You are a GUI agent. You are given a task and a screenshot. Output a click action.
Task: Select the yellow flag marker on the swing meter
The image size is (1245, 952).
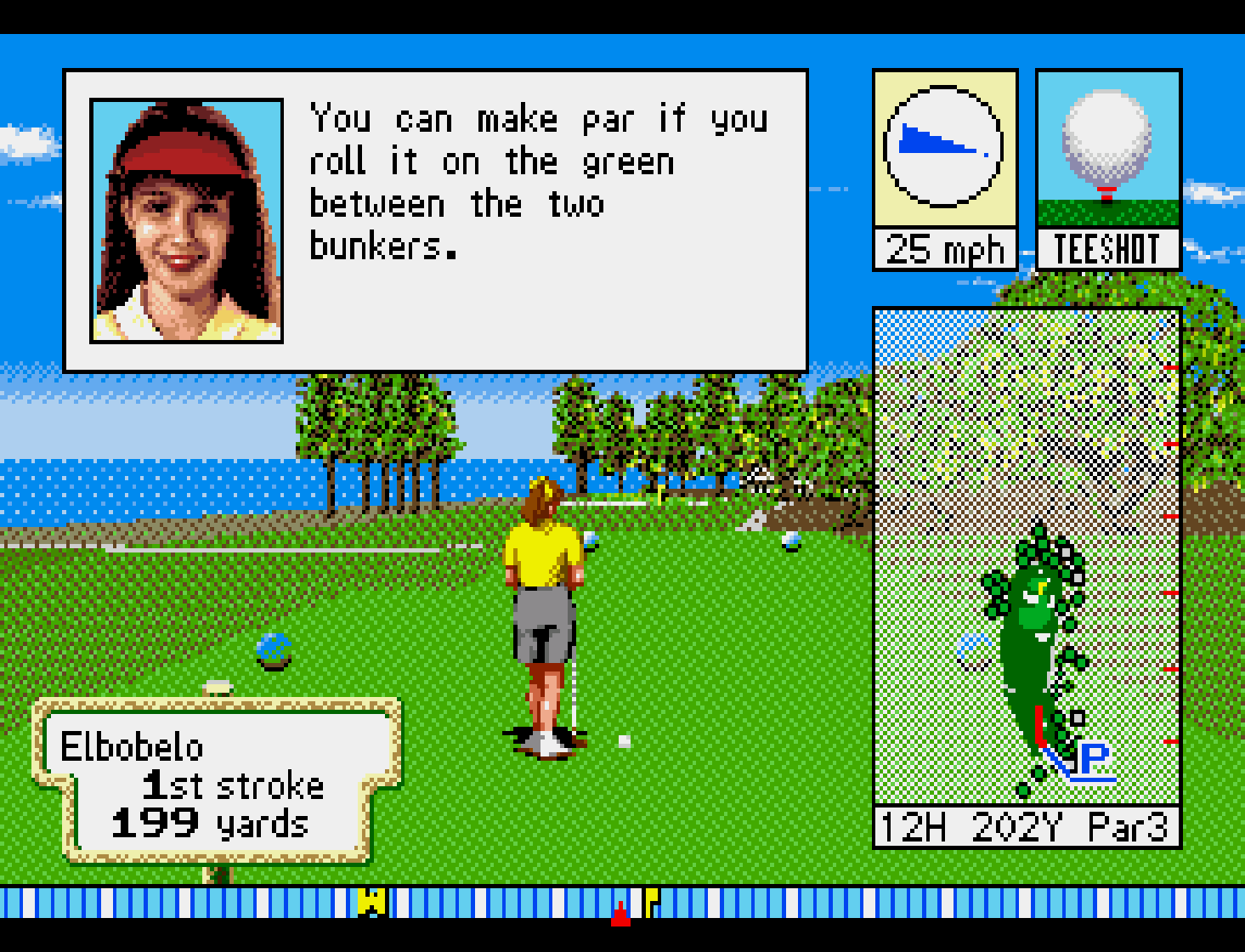click(x=651, y=900)
